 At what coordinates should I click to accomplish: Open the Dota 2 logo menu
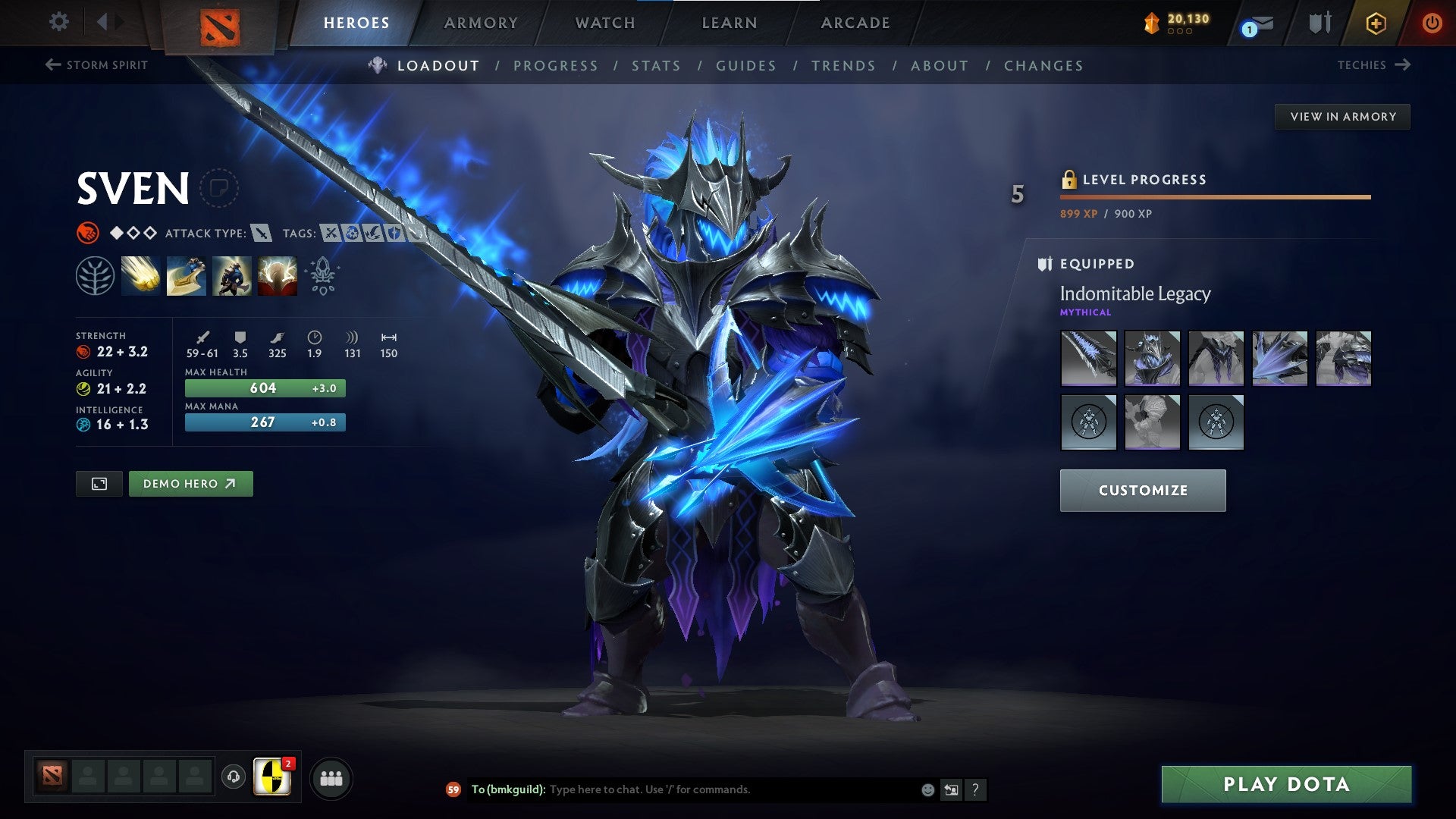pos(221,29)
